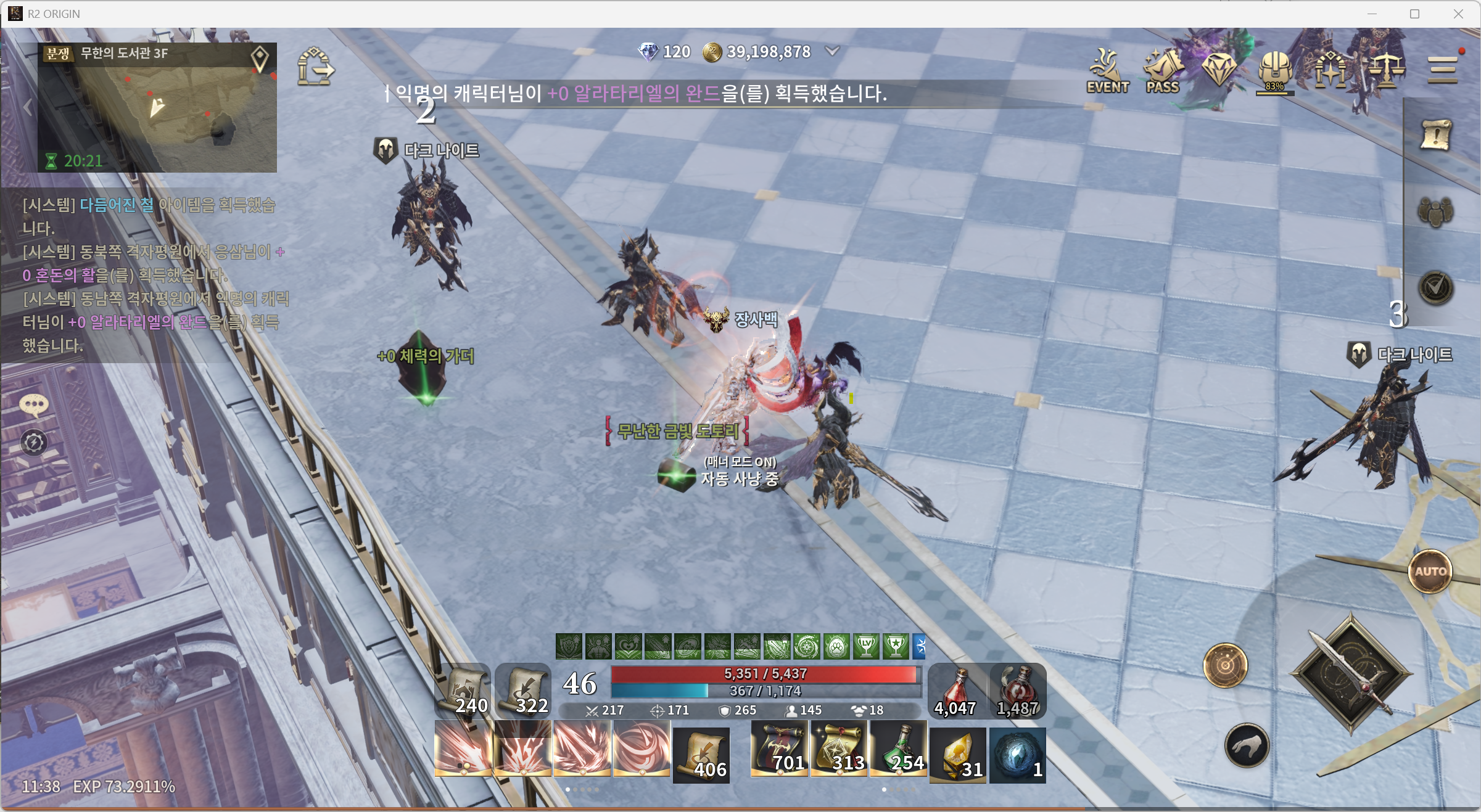
Task: Use the red health potion with 4,047
Action: [956, 691]
